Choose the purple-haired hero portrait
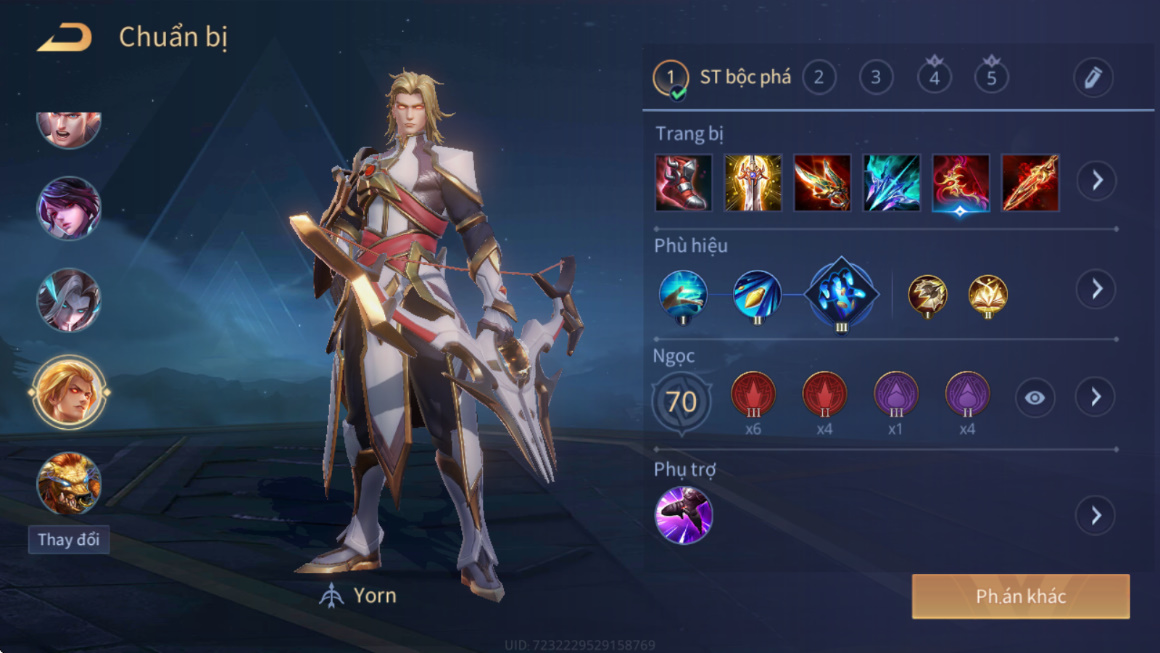This screenshot has height=653, width=1160. [69, 208]
